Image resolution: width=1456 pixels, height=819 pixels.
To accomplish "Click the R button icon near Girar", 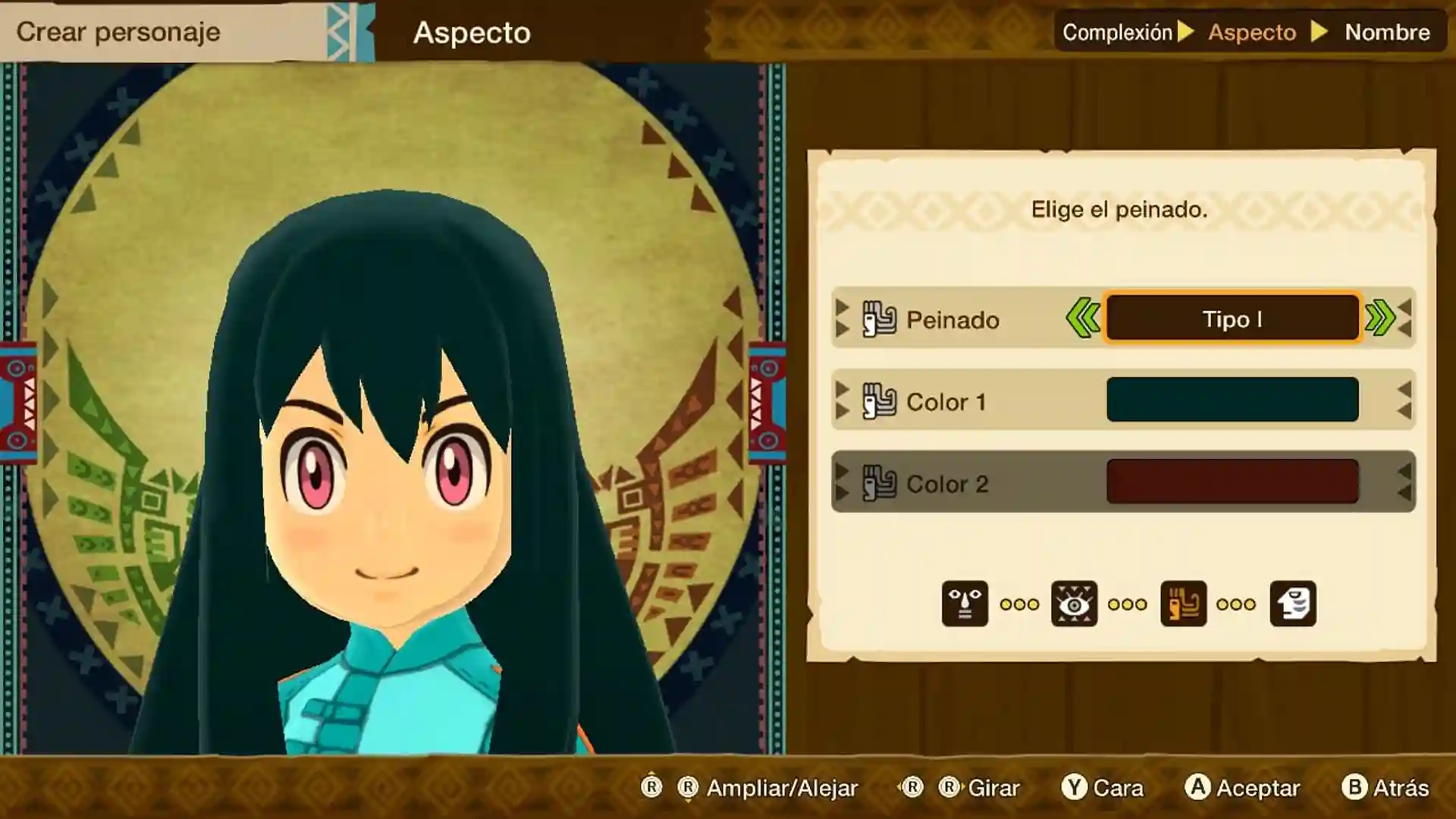I will [x=951, y=788].
